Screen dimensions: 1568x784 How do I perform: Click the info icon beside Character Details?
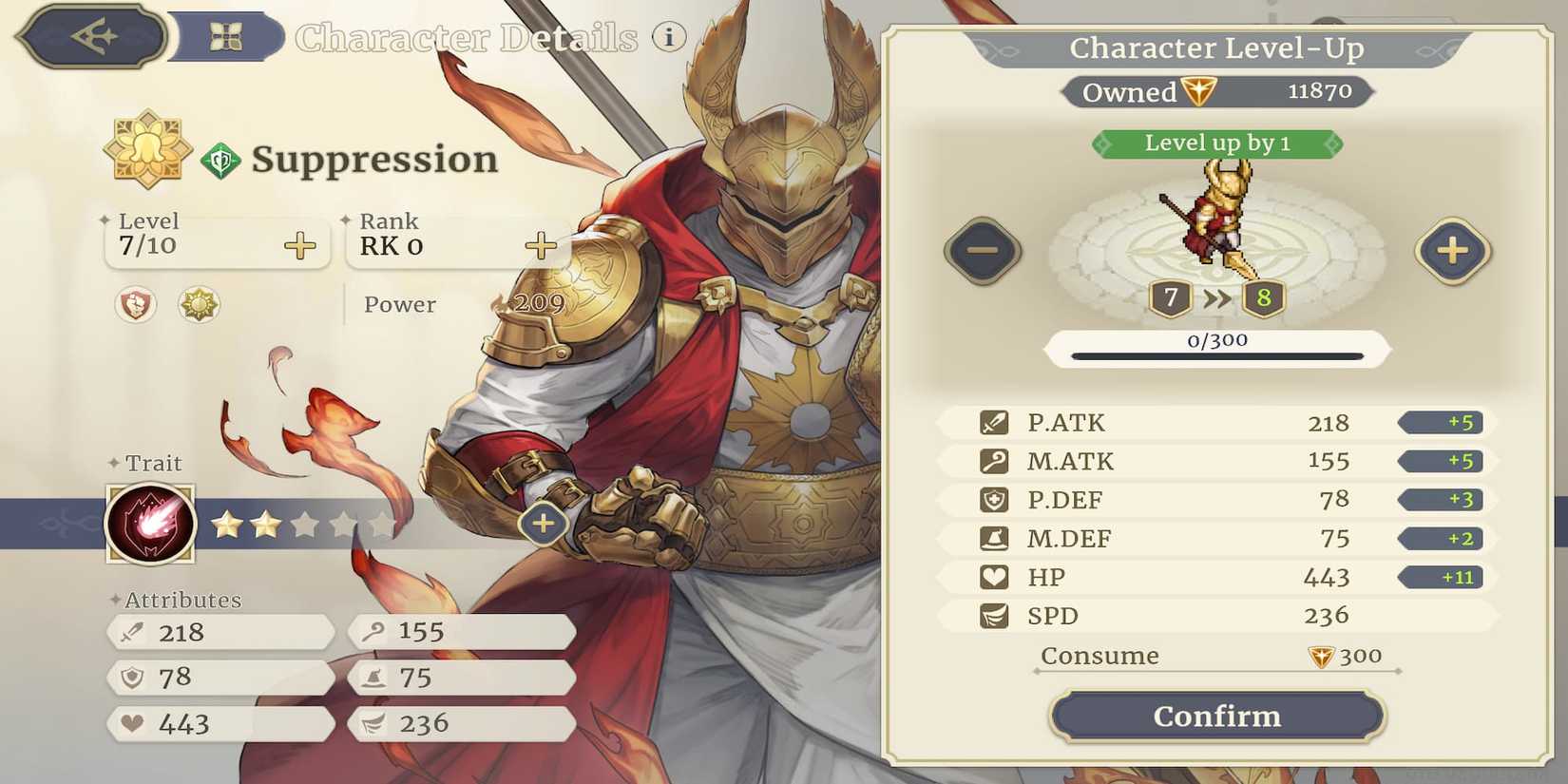671,36
